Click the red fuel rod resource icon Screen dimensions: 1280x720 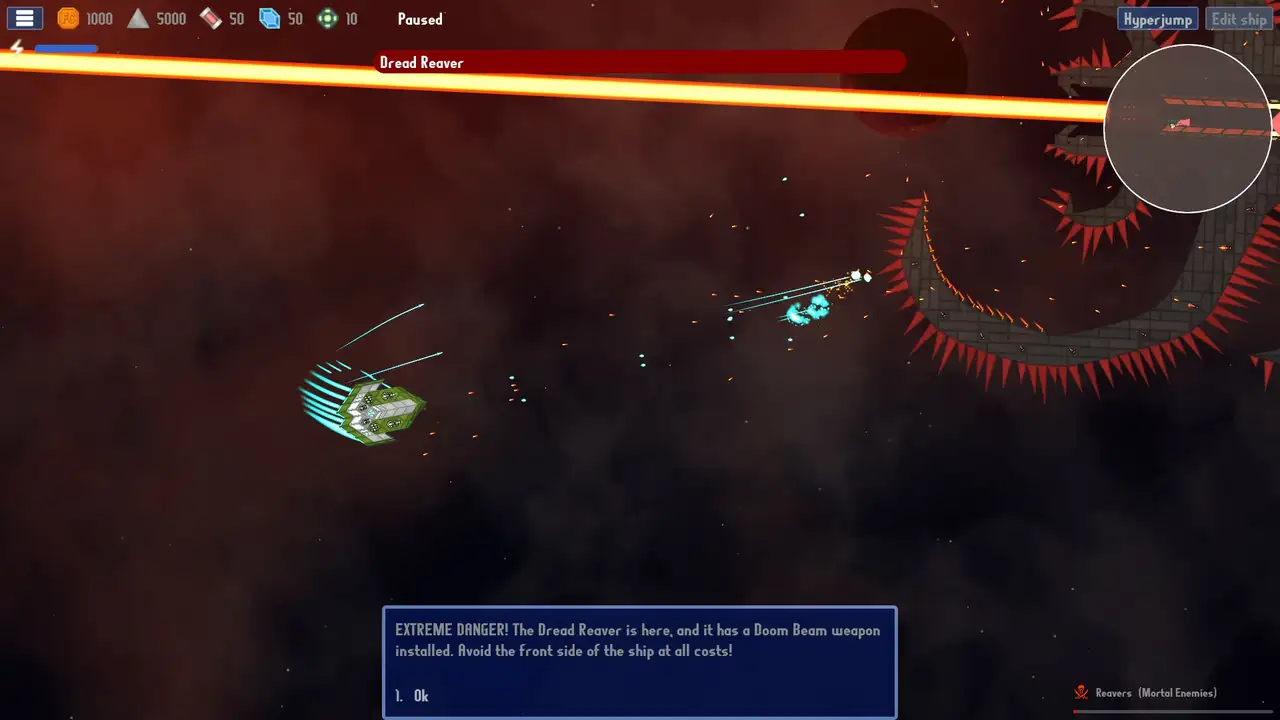click(210, 18)
